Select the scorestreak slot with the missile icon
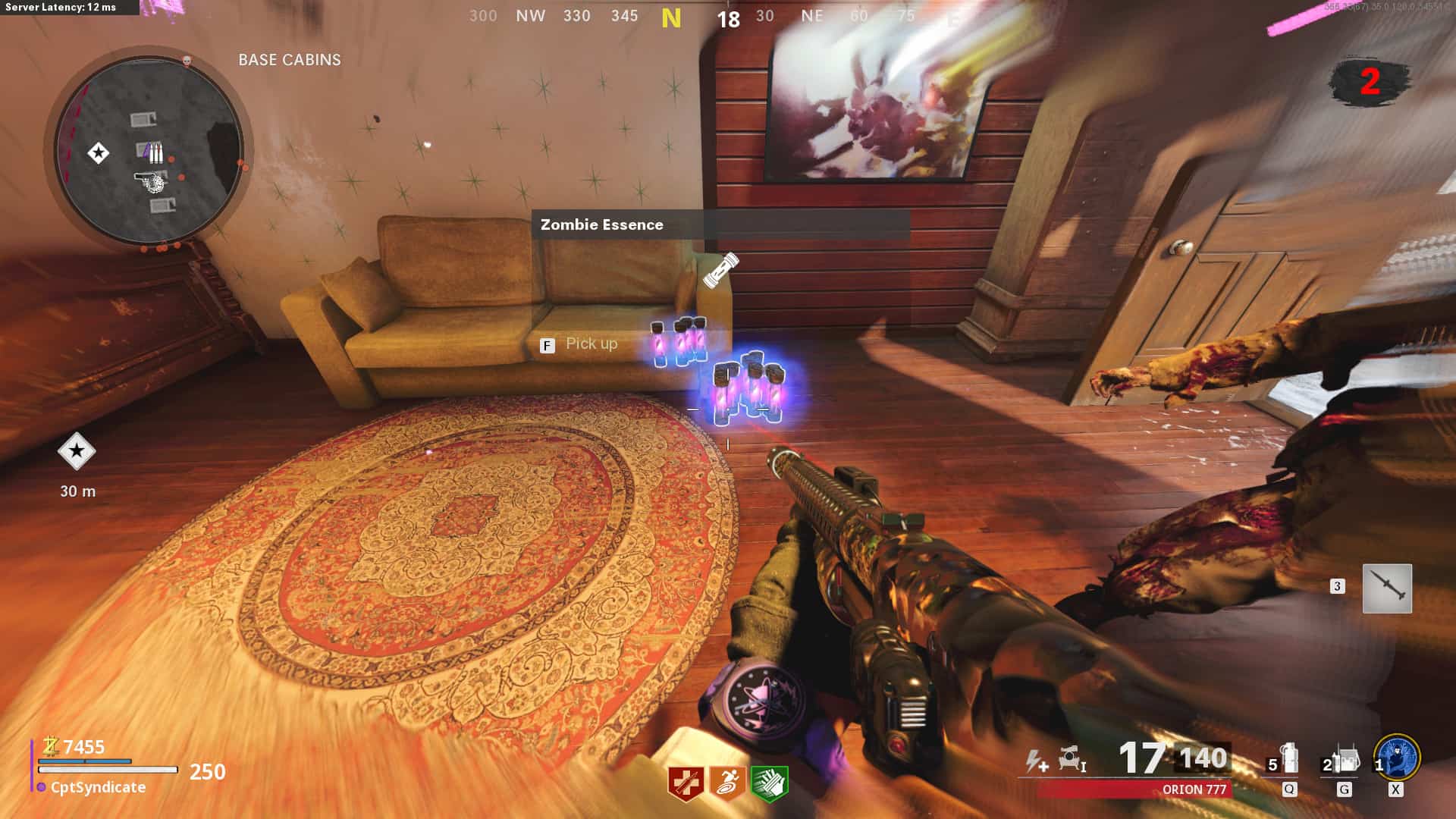Screen dimensions: 1456x819 [1387, 588]
